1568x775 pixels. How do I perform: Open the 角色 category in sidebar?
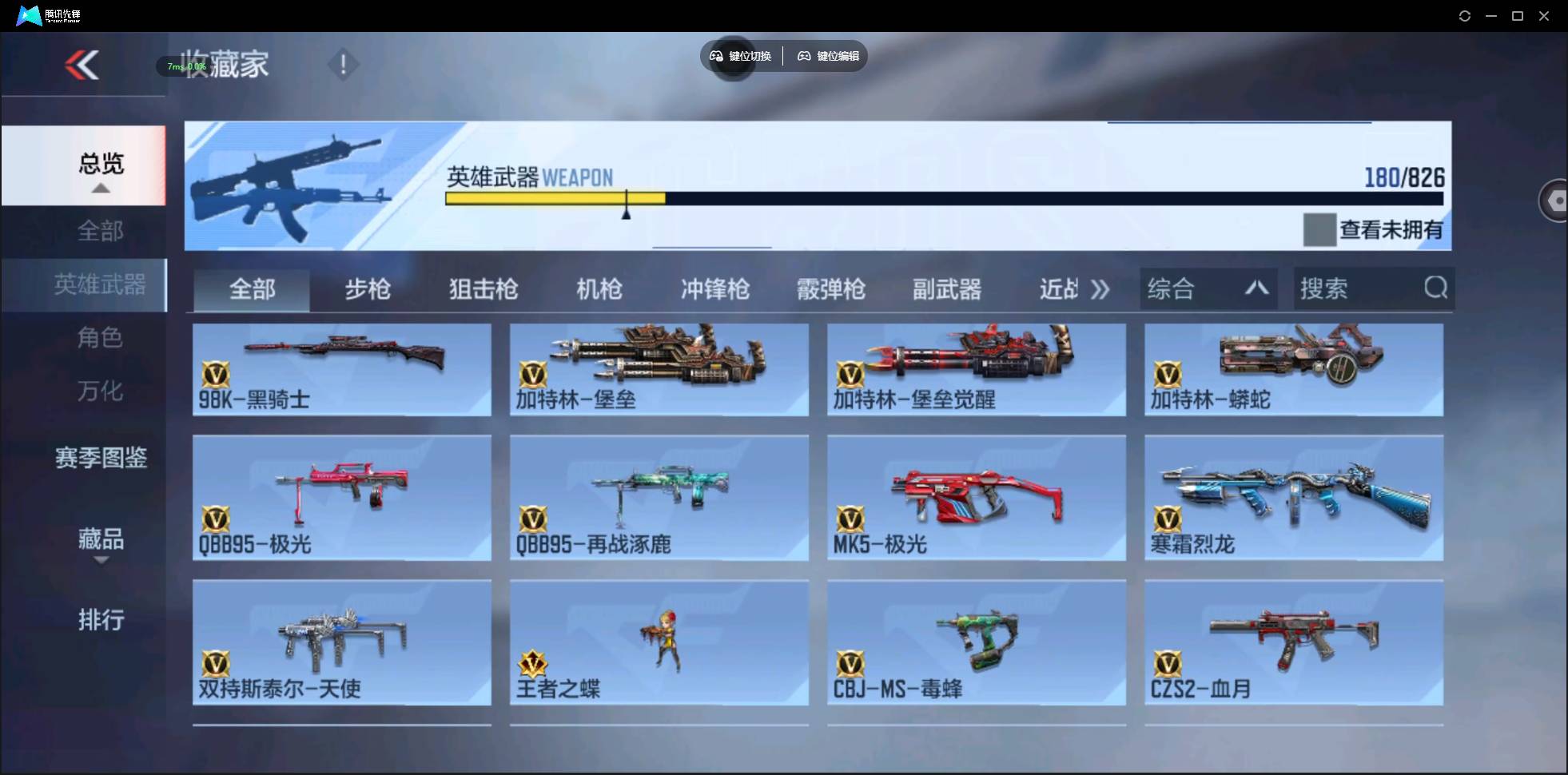pyautogui.click(x=101, y=338)
